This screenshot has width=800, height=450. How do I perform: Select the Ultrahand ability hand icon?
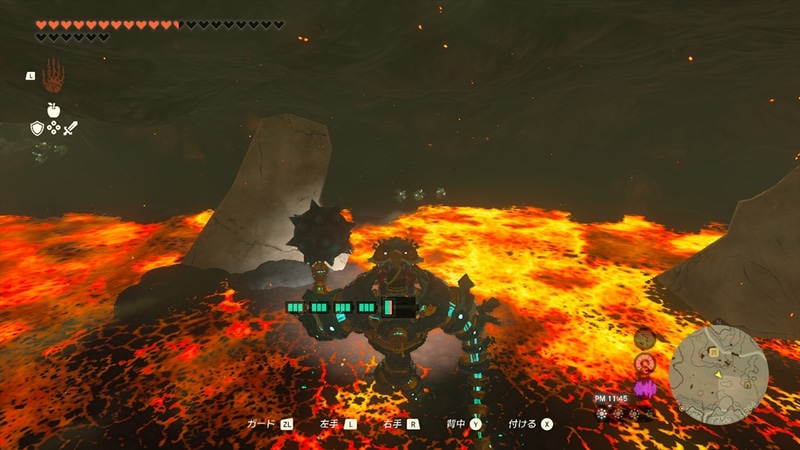53,74
